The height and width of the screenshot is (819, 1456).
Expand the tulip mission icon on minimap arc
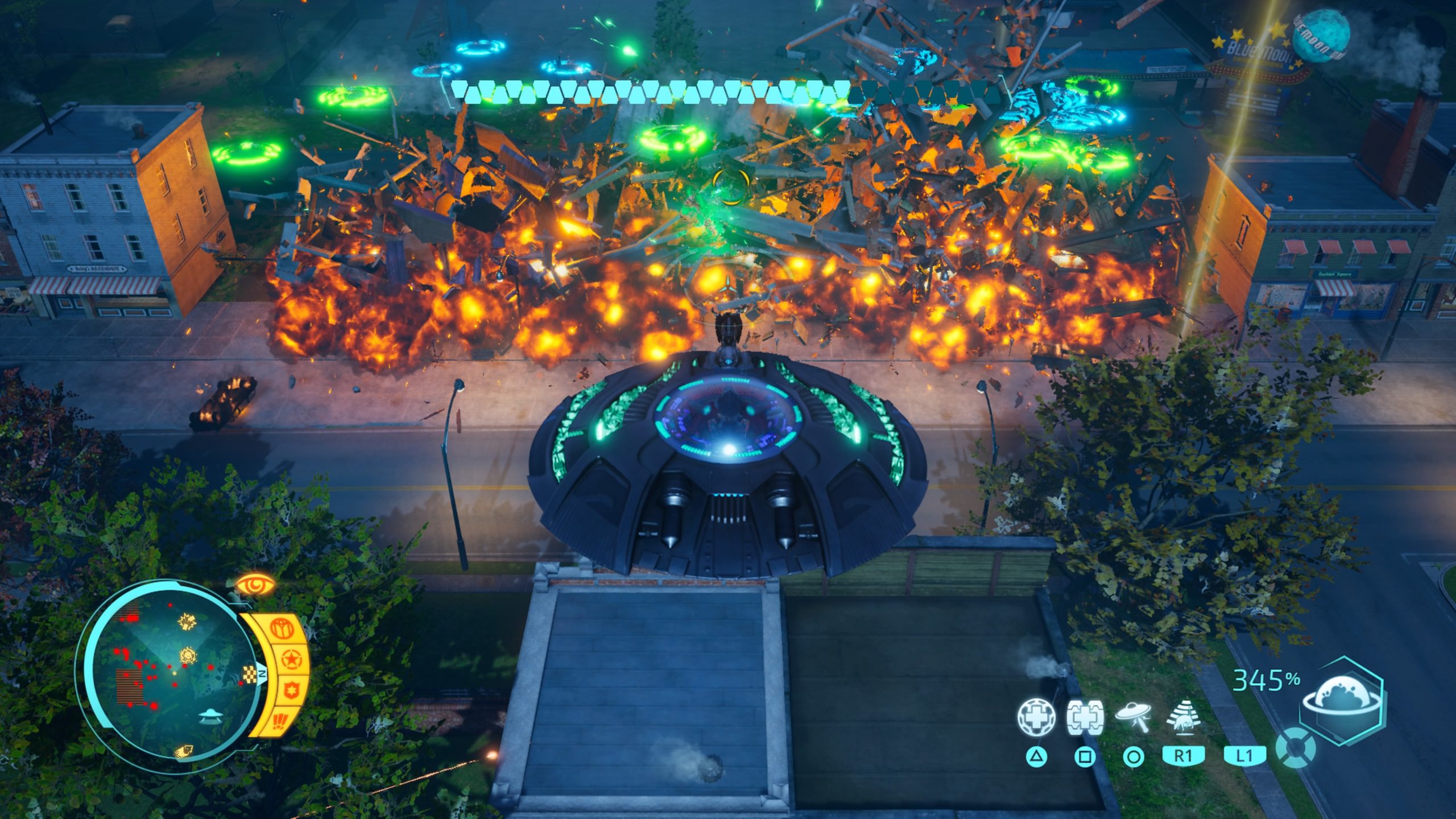pos(282,628)
